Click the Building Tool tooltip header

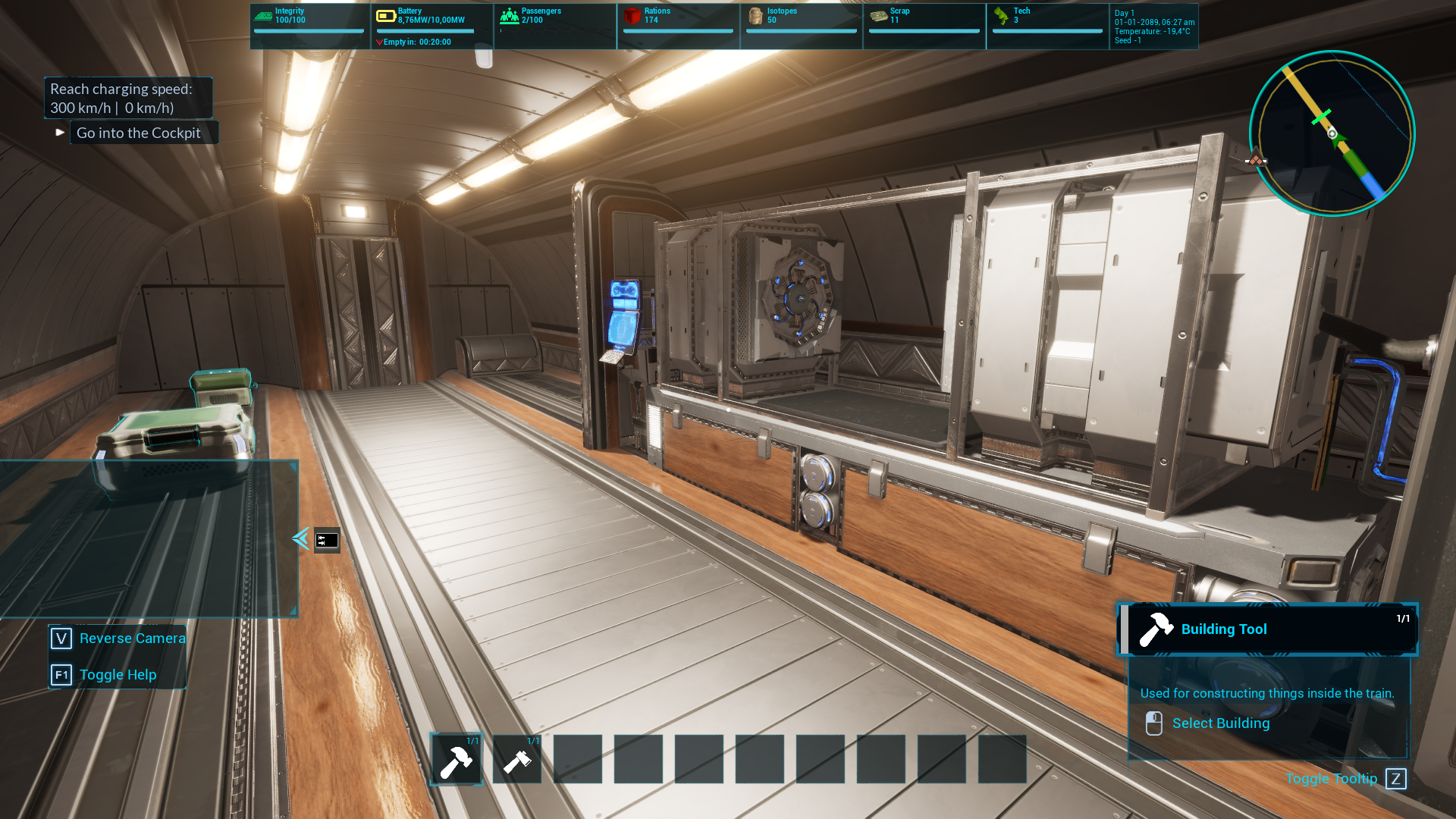pyautogui.click(x=1267, y=629)
